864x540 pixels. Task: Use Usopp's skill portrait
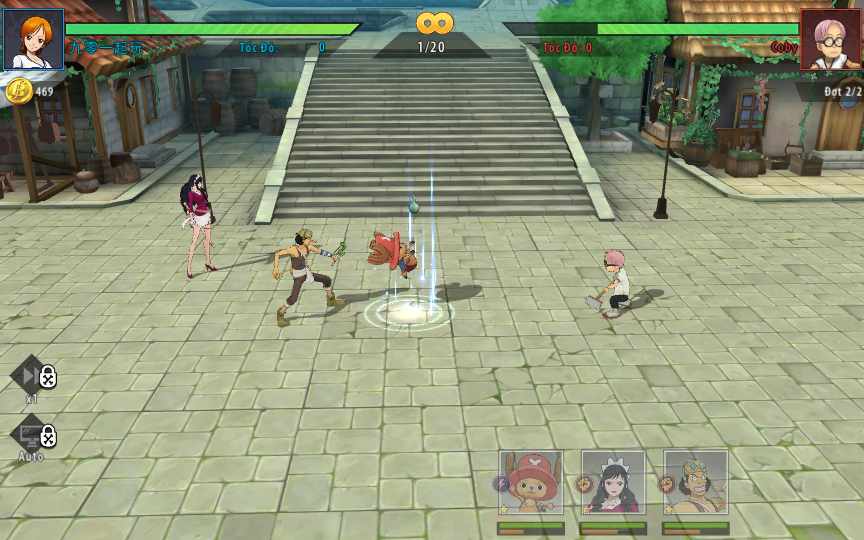(695, 483)
